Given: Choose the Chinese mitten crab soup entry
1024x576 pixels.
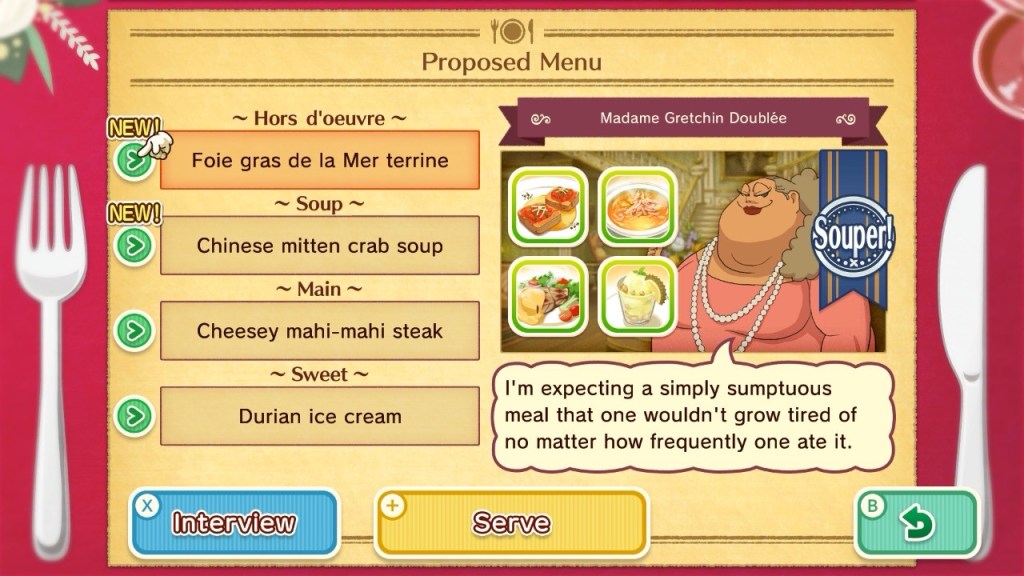Looking at the screenshot, I should point(319,245).
